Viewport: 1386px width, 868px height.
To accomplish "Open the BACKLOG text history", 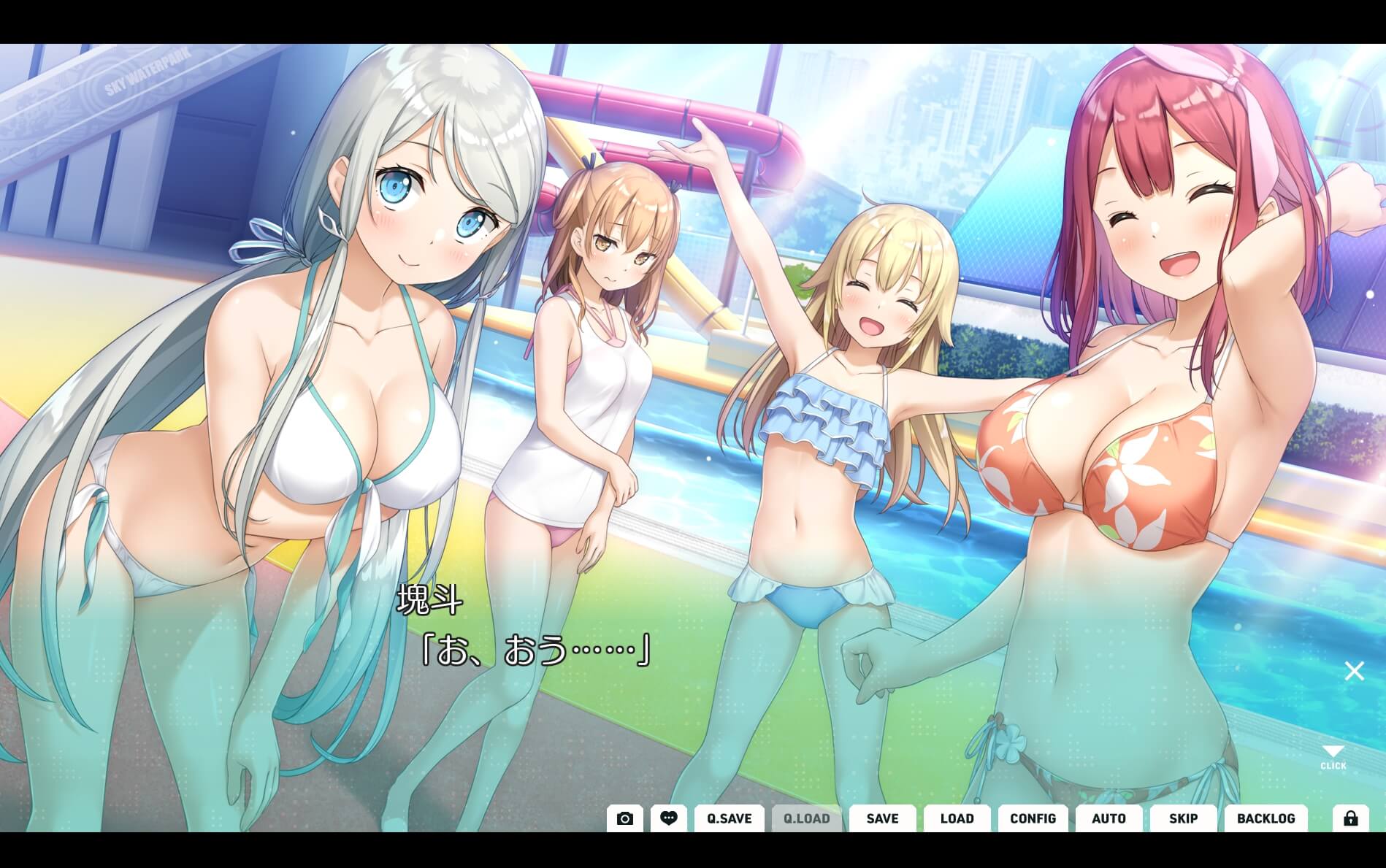I will (x=1266, y=818).
